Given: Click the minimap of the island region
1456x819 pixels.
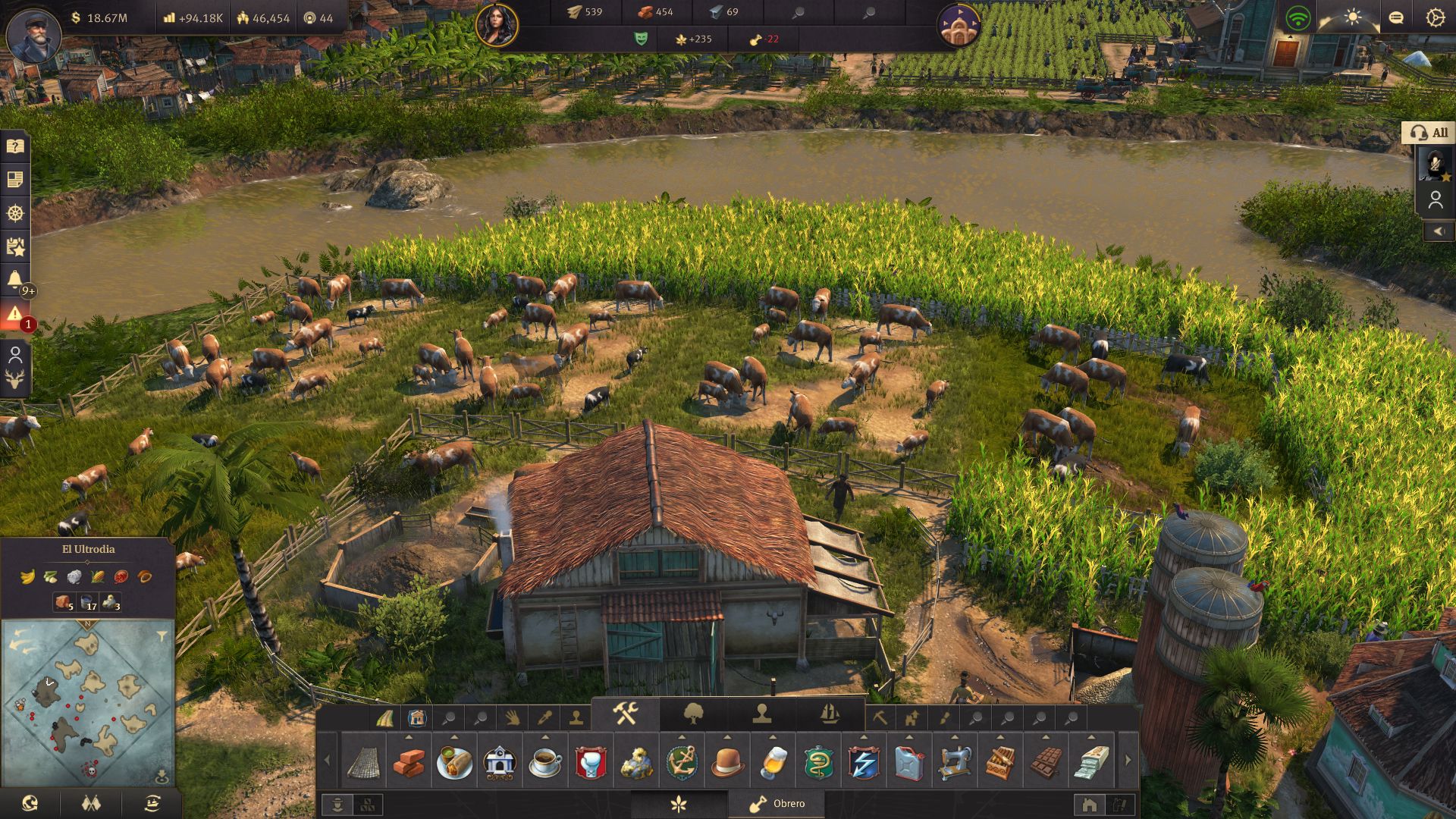Looking at the screenshot, I should point(87,701).
